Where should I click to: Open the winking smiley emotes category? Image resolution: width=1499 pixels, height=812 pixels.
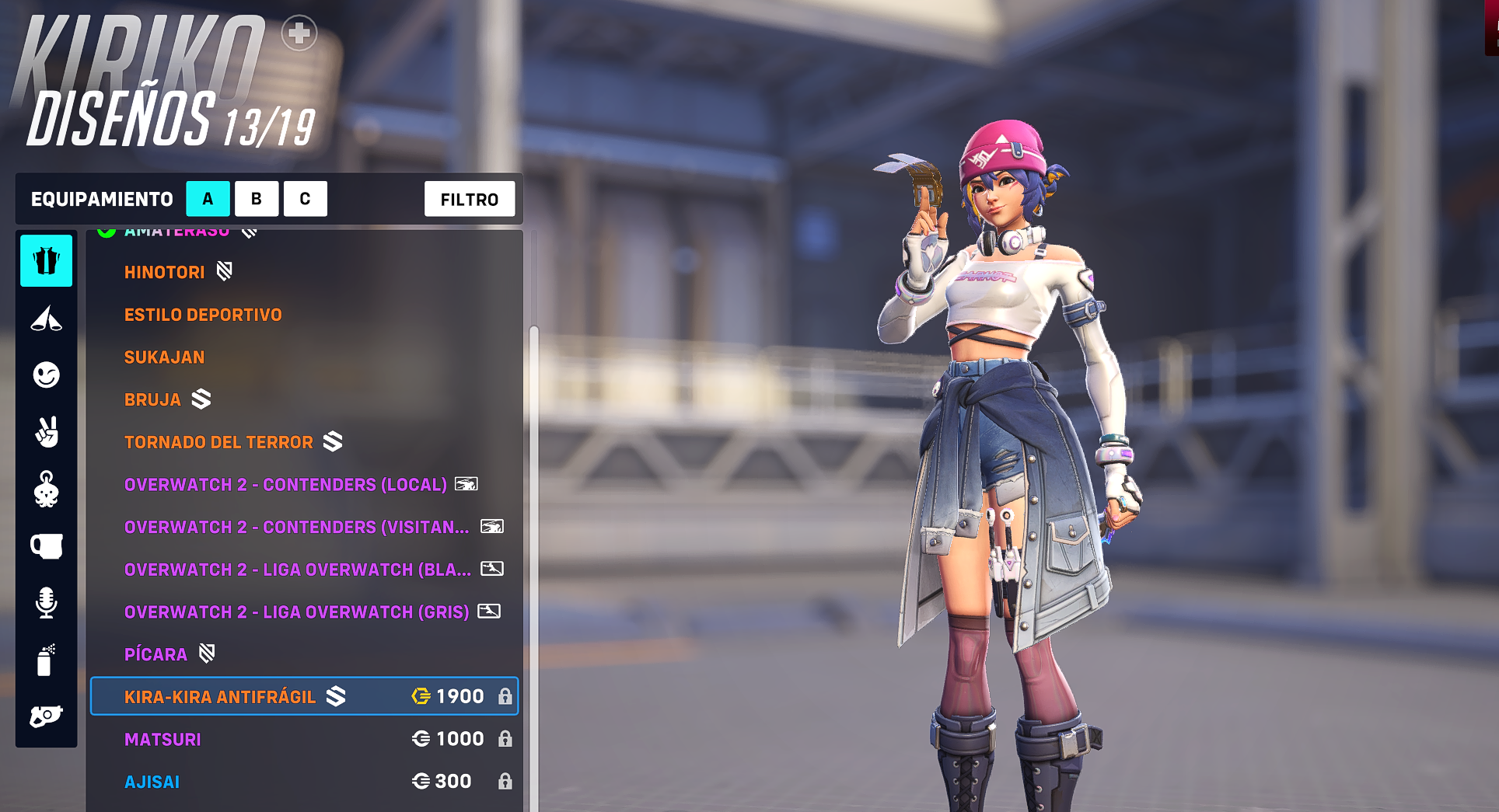(x=47, y=375)
